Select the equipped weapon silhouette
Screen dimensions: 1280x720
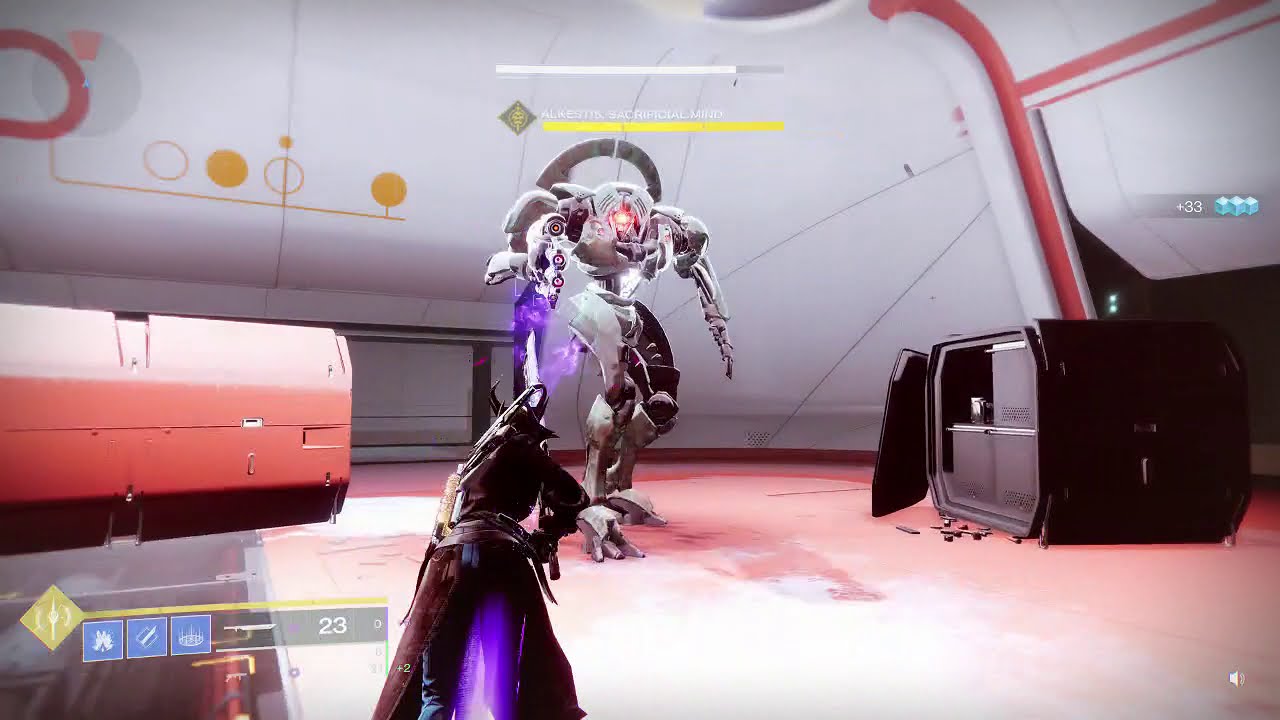click(x=249, y=628)
